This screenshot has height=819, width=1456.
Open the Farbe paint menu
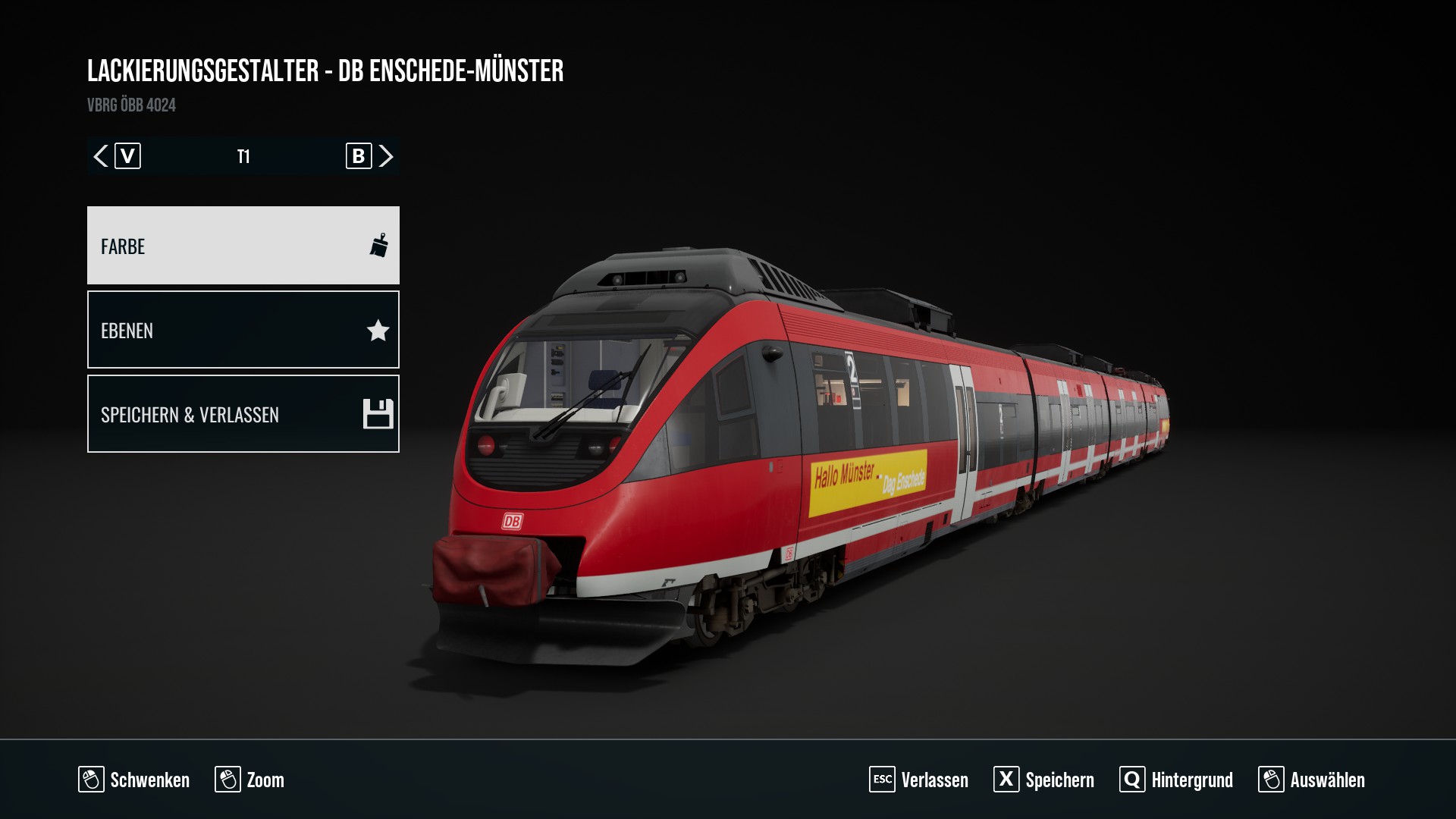pos(243,246)
